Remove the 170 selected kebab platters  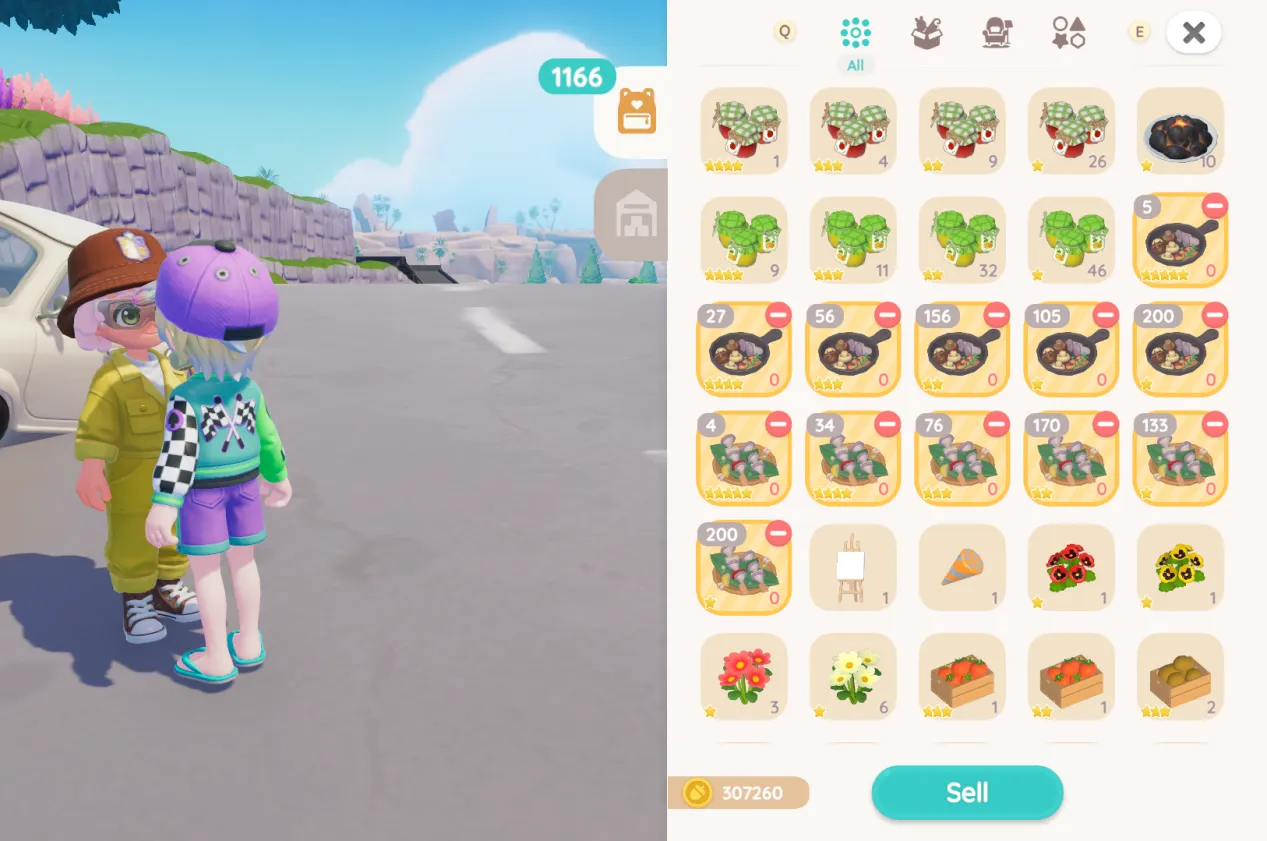(1106, 425)
